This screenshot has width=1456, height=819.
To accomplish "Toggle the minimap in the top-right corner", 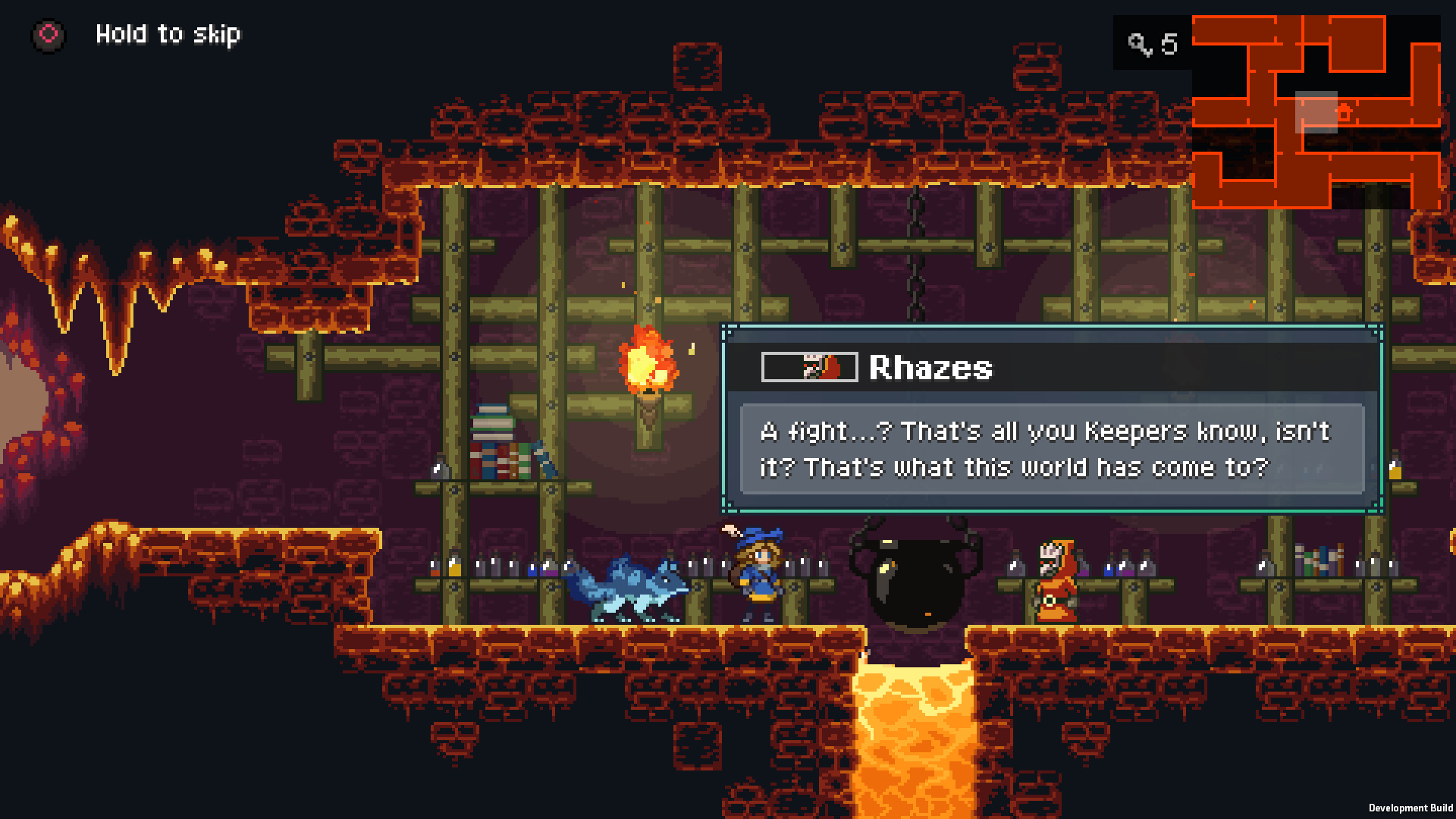I will coord(1323,114).
